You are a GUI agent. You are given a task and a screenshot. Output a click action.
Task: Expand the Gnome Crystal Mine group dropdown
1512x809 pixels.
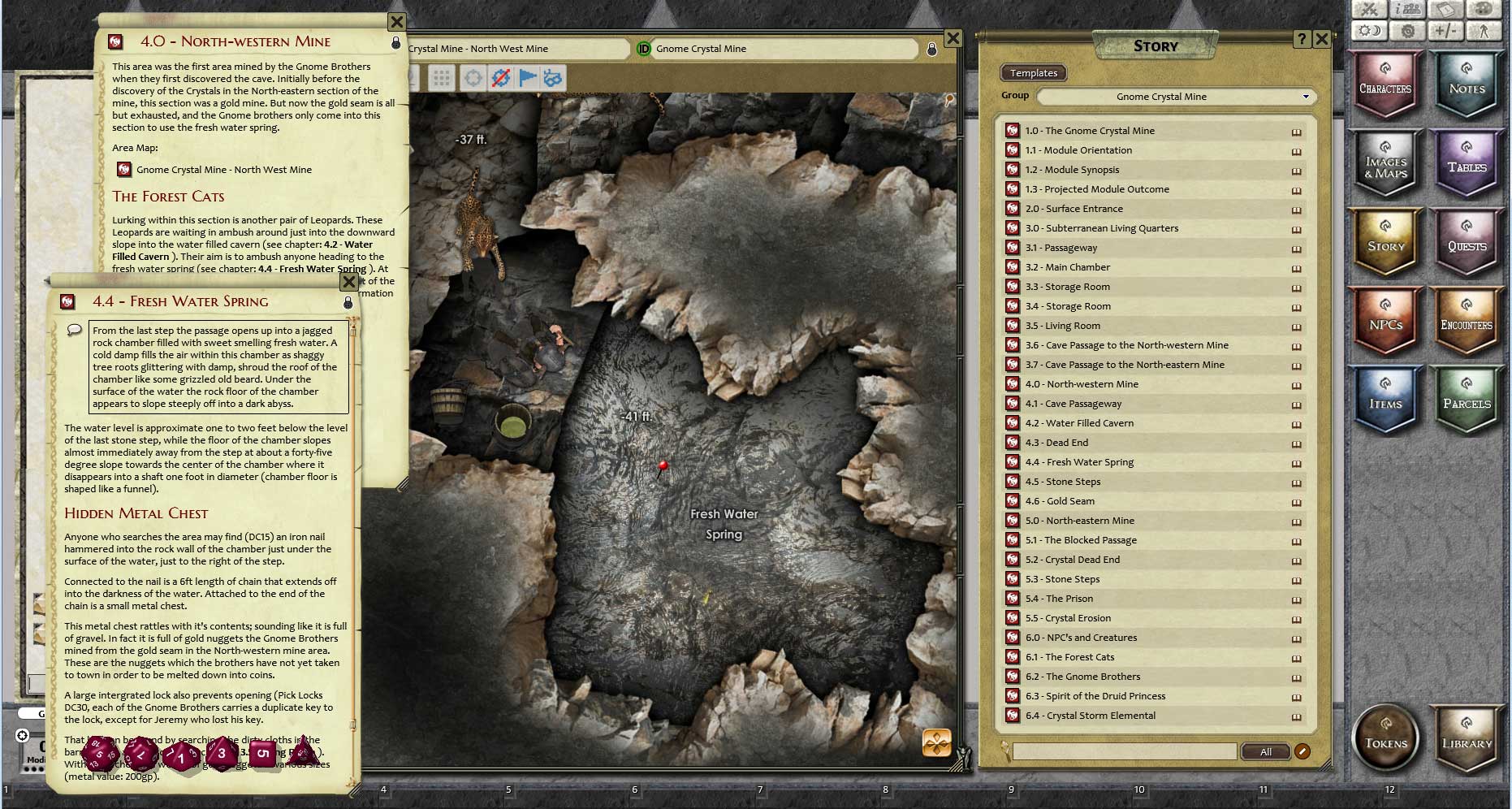1176,97
